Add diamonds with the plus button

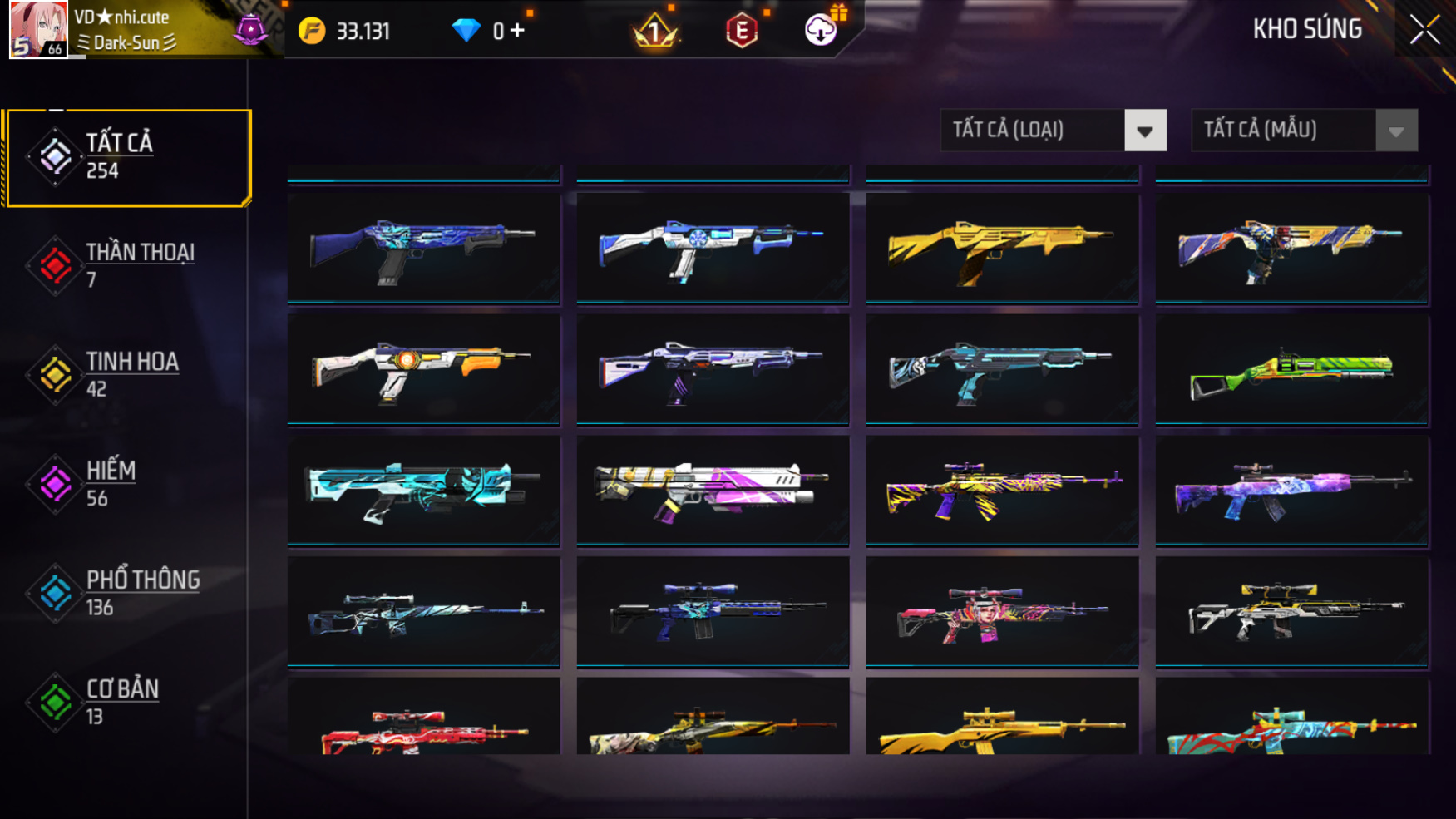pyautogui.click(x=518, y=31)
